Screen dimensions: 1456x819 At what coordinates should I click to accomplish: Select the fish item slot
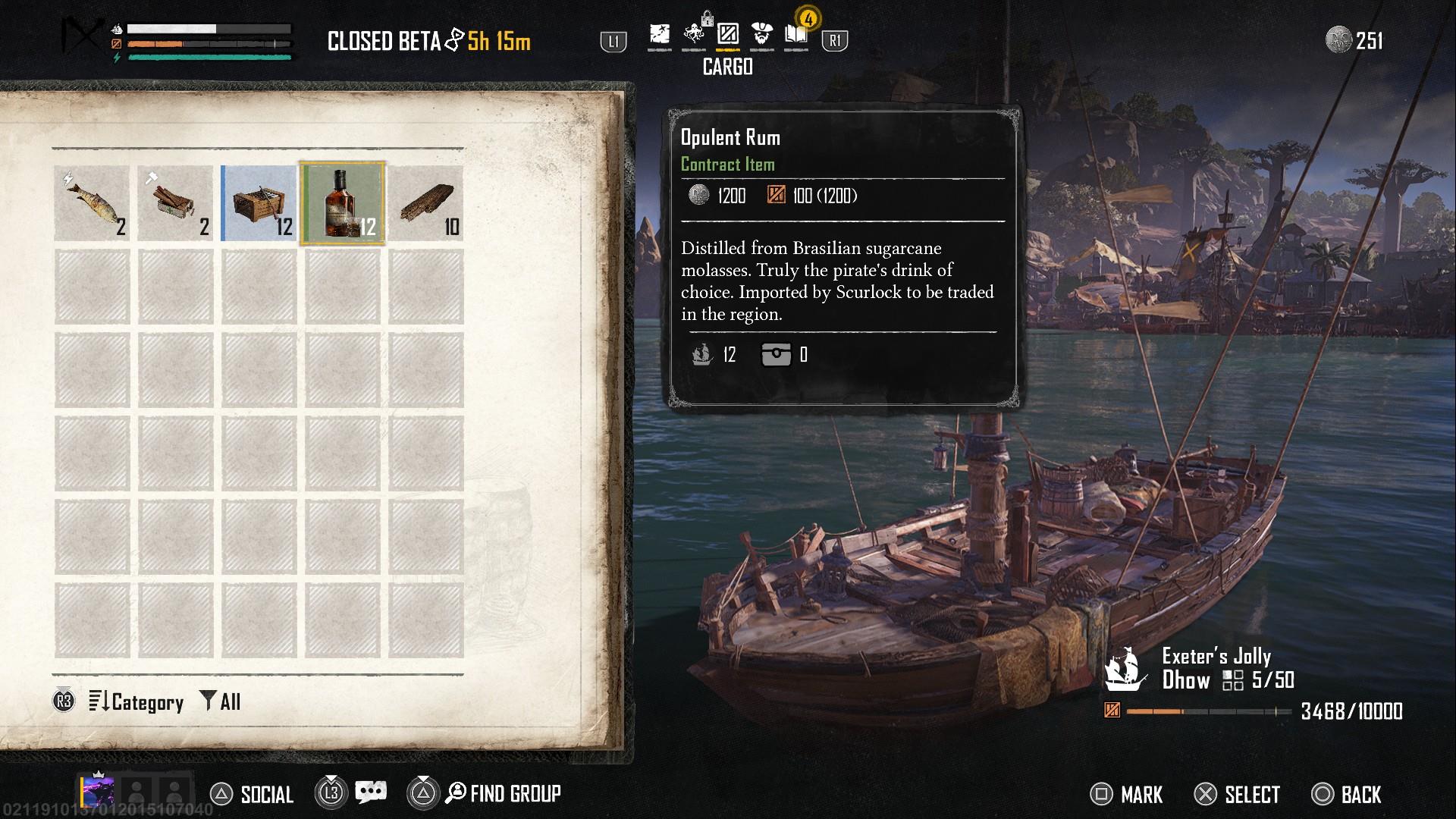(x=92, y=203)
